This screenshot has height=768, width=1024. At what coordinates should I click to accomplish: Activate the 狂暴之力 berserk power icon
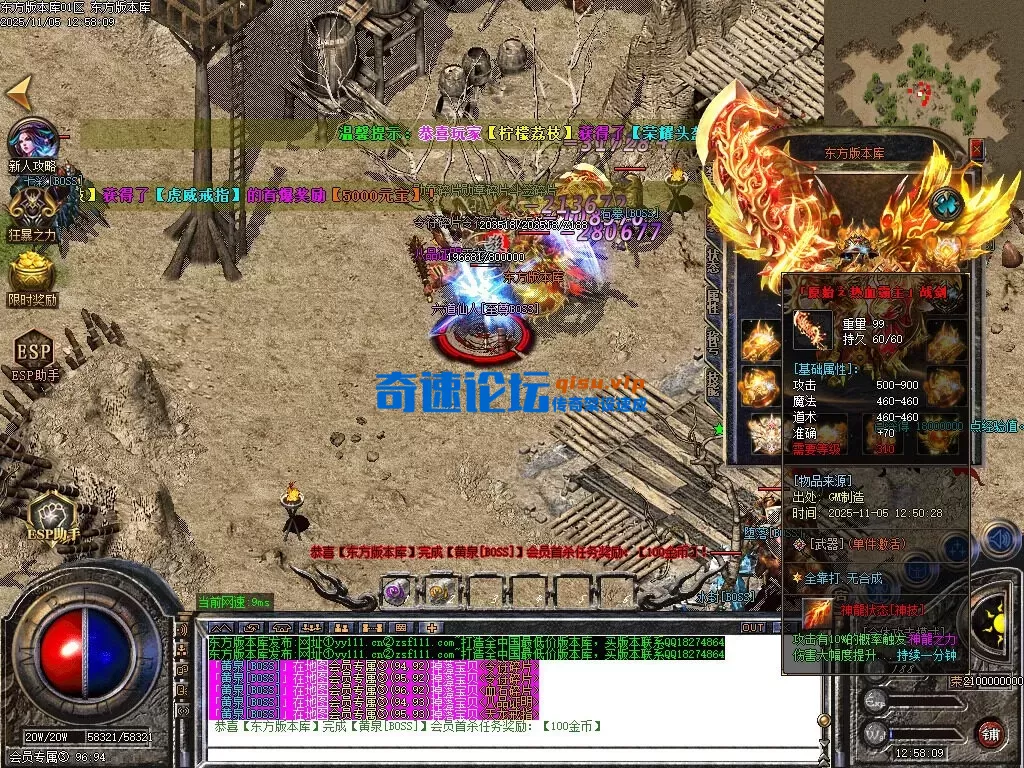point(32,207)
